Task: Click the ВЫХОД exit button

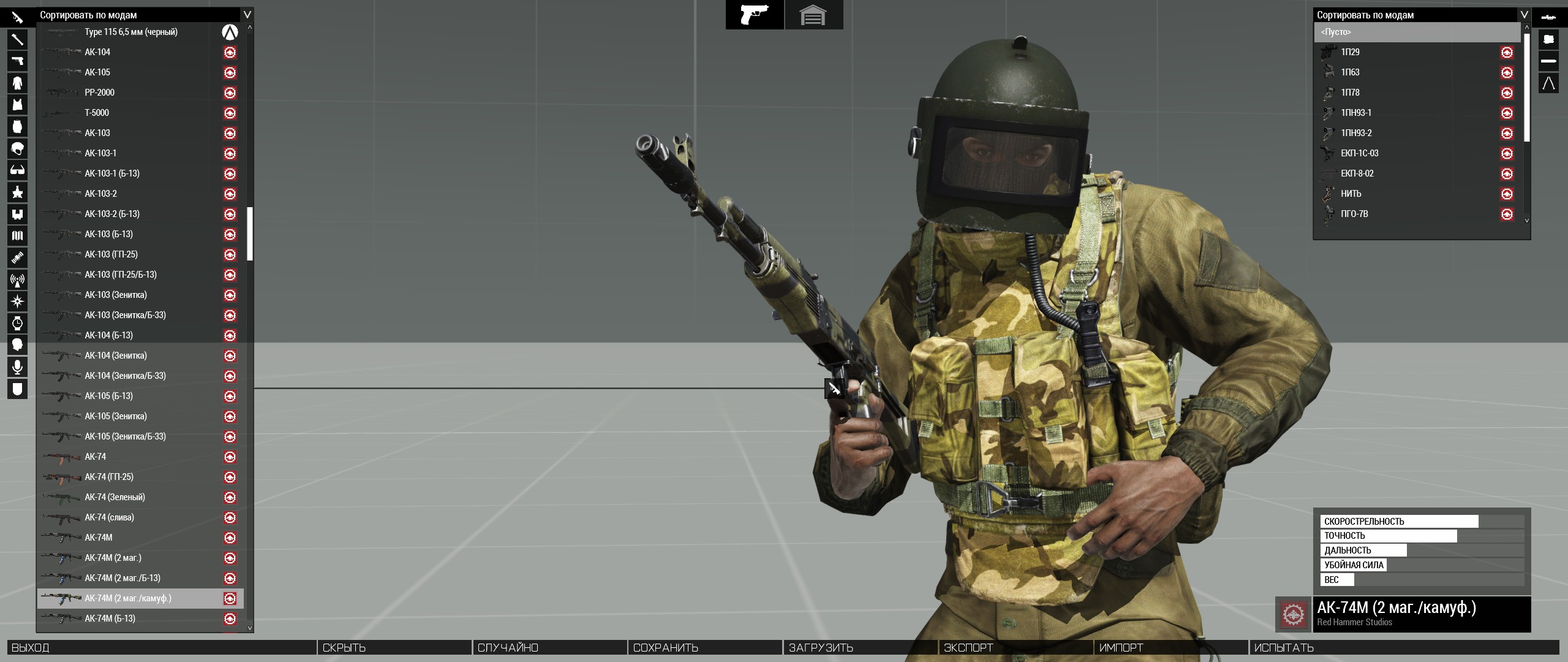Action: 31,648
